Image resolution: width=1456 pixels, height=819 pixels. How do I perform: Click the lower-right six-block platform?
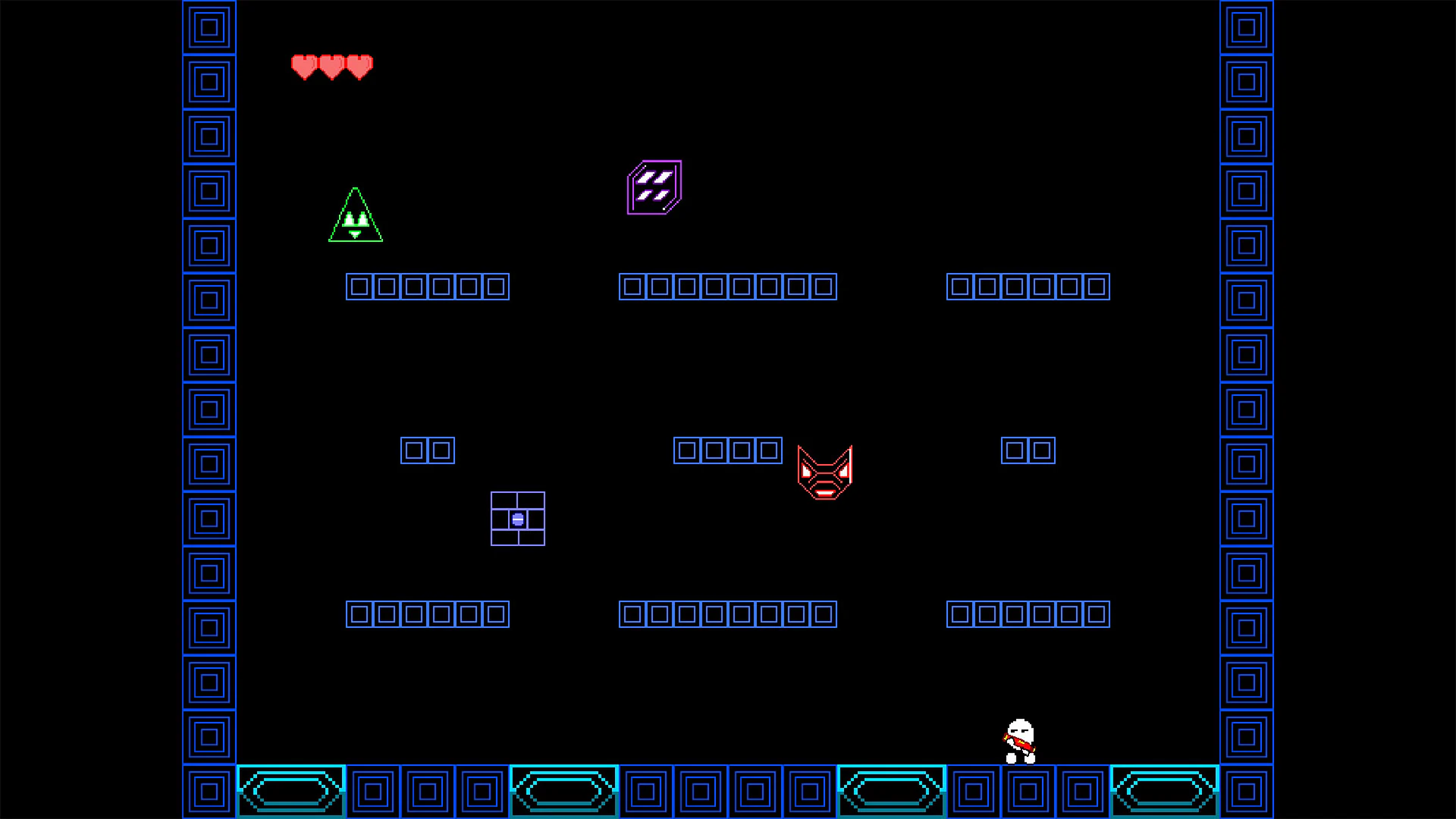pos(1028,613)
